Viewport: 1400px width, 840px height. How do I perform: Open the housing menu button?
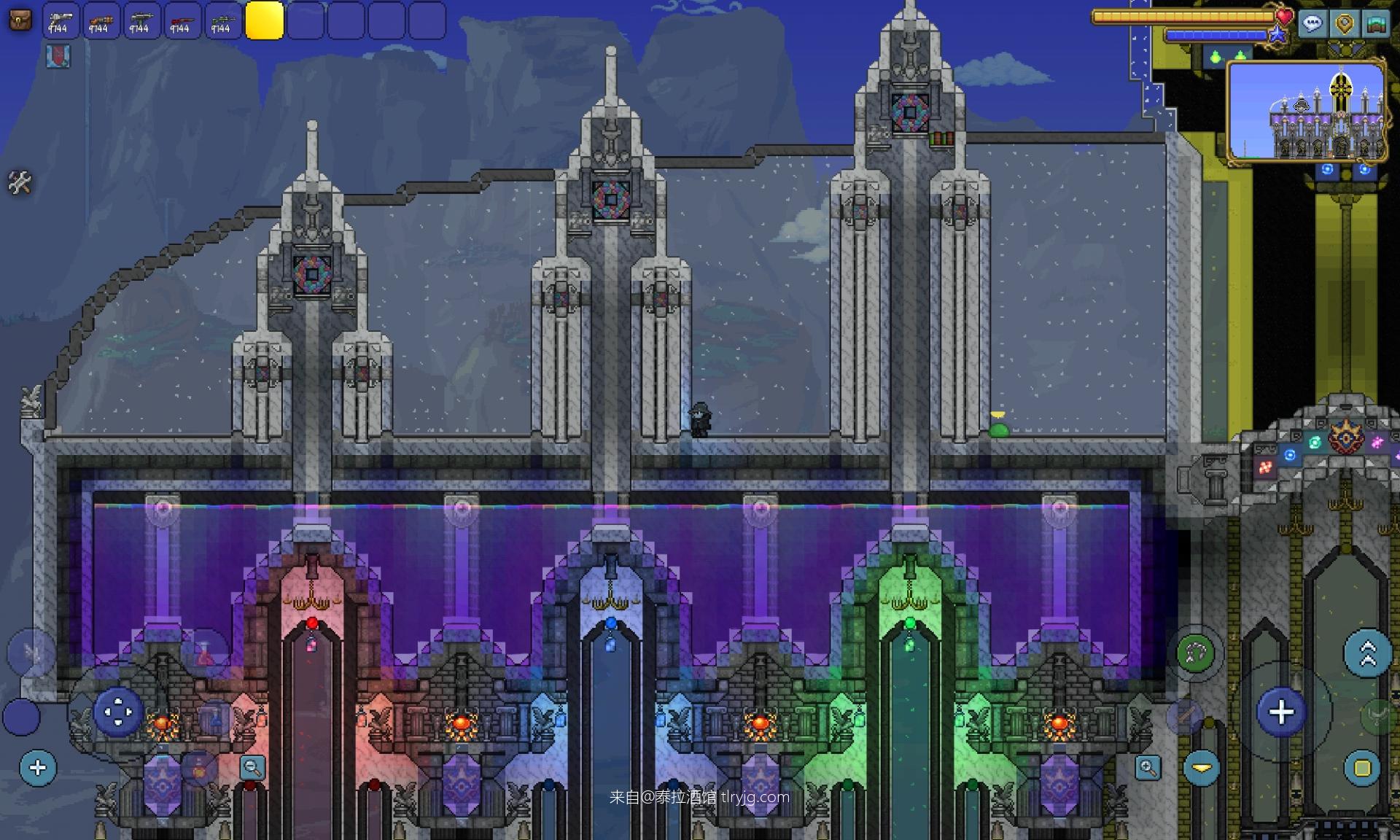pyautogui.click(x=1377, y=23)
